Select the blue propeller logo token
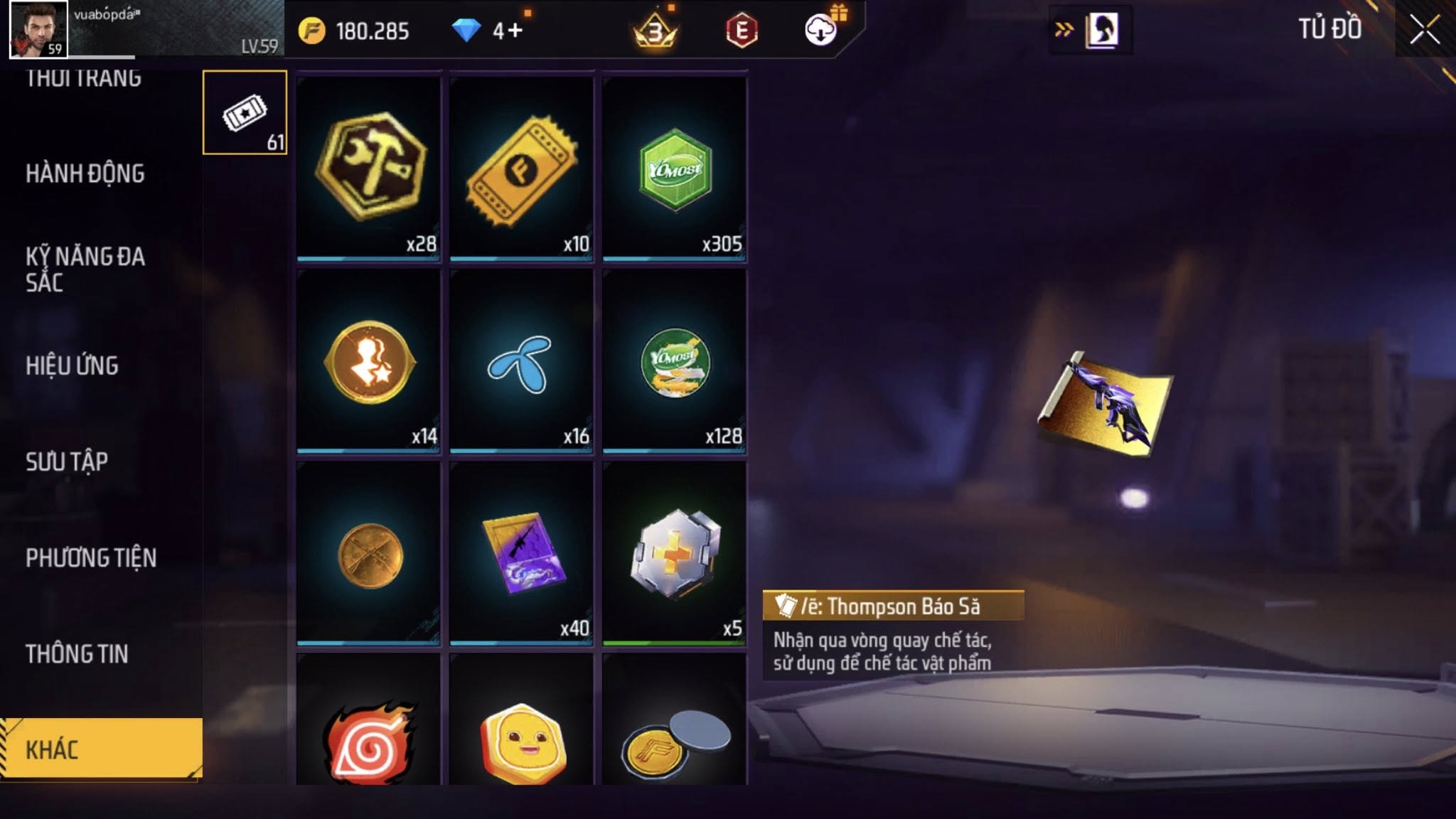The width and height of the screenshot is (1456, 819). click(521, 360)
